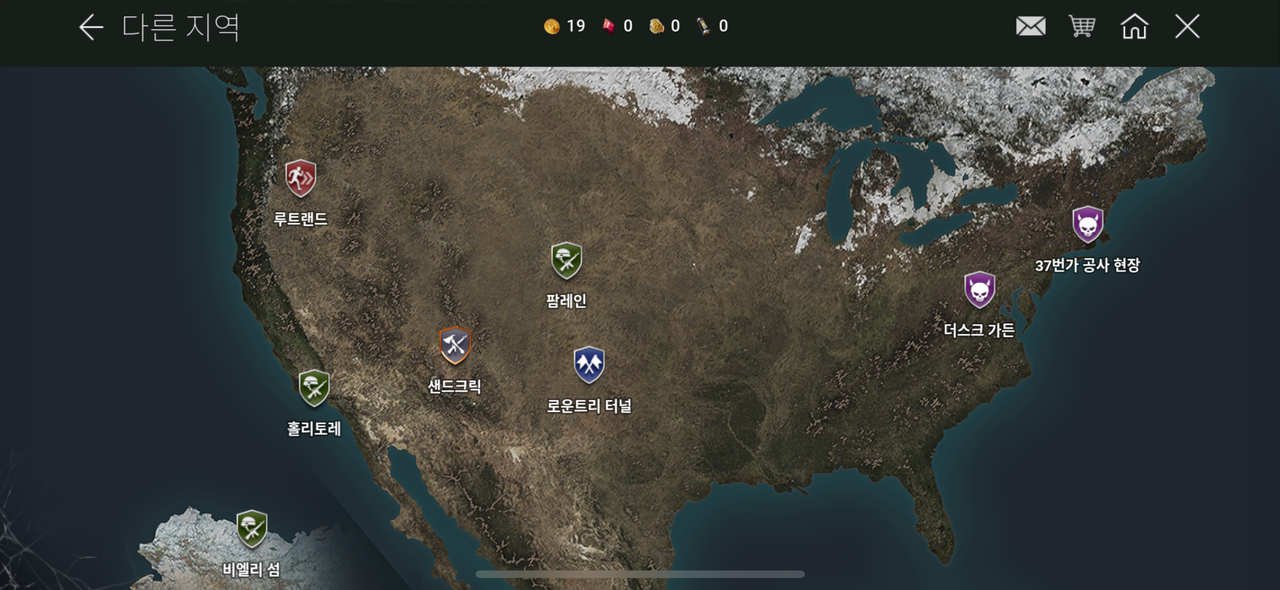Choose the 비엘리 섬 island marker
The width and height of the screenshot is (1280, 590).
pyautogui.click(x=251, y=528)
